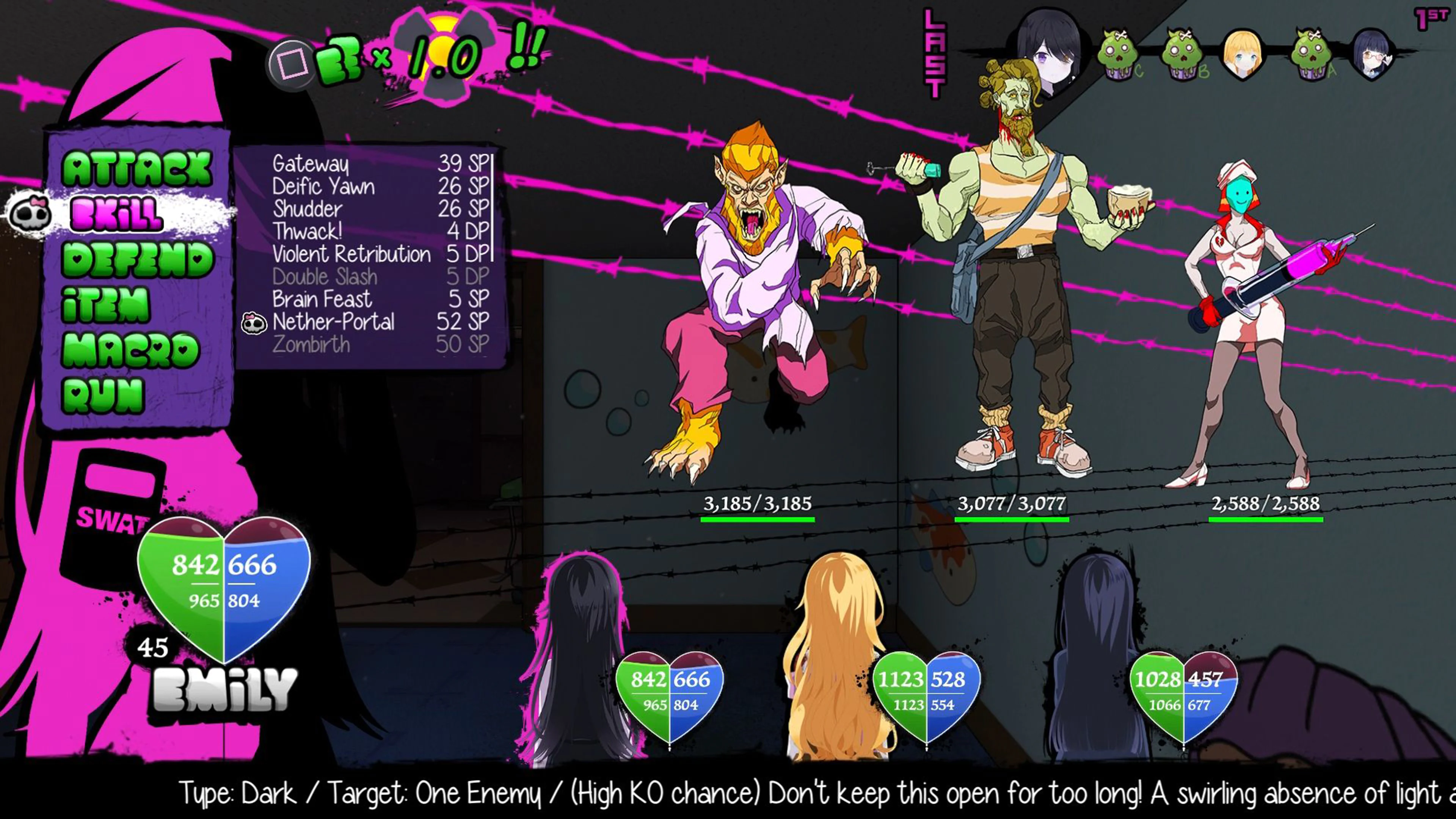Select Violent Retribution skill
This screenshot has width=1456, height=819.
click(x=351, y=254)
